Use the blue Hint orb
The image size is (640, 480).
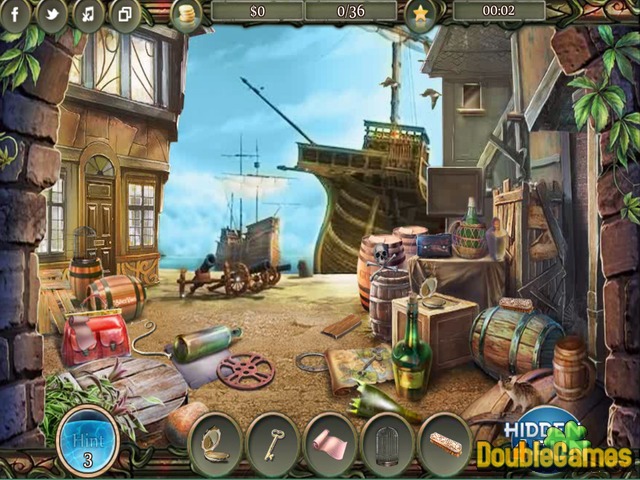click(x=86, y=438)
